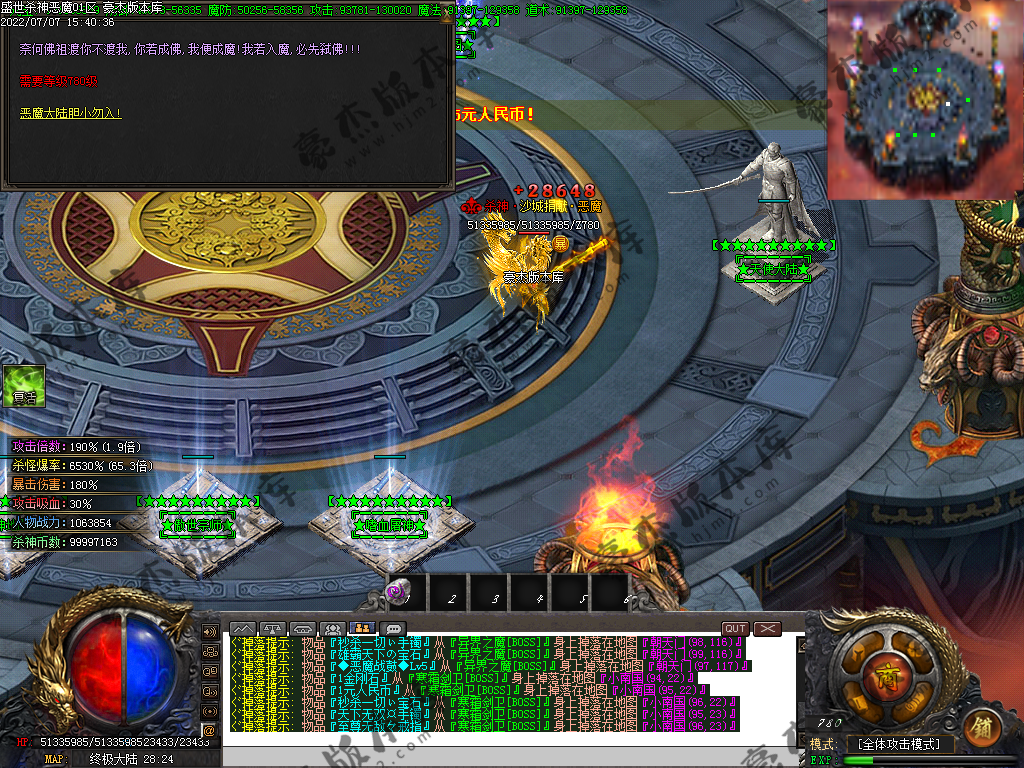Toggle the speaker sound button
The width and height of the screenshot is (1024, 768).
click(x=210, y=632)
